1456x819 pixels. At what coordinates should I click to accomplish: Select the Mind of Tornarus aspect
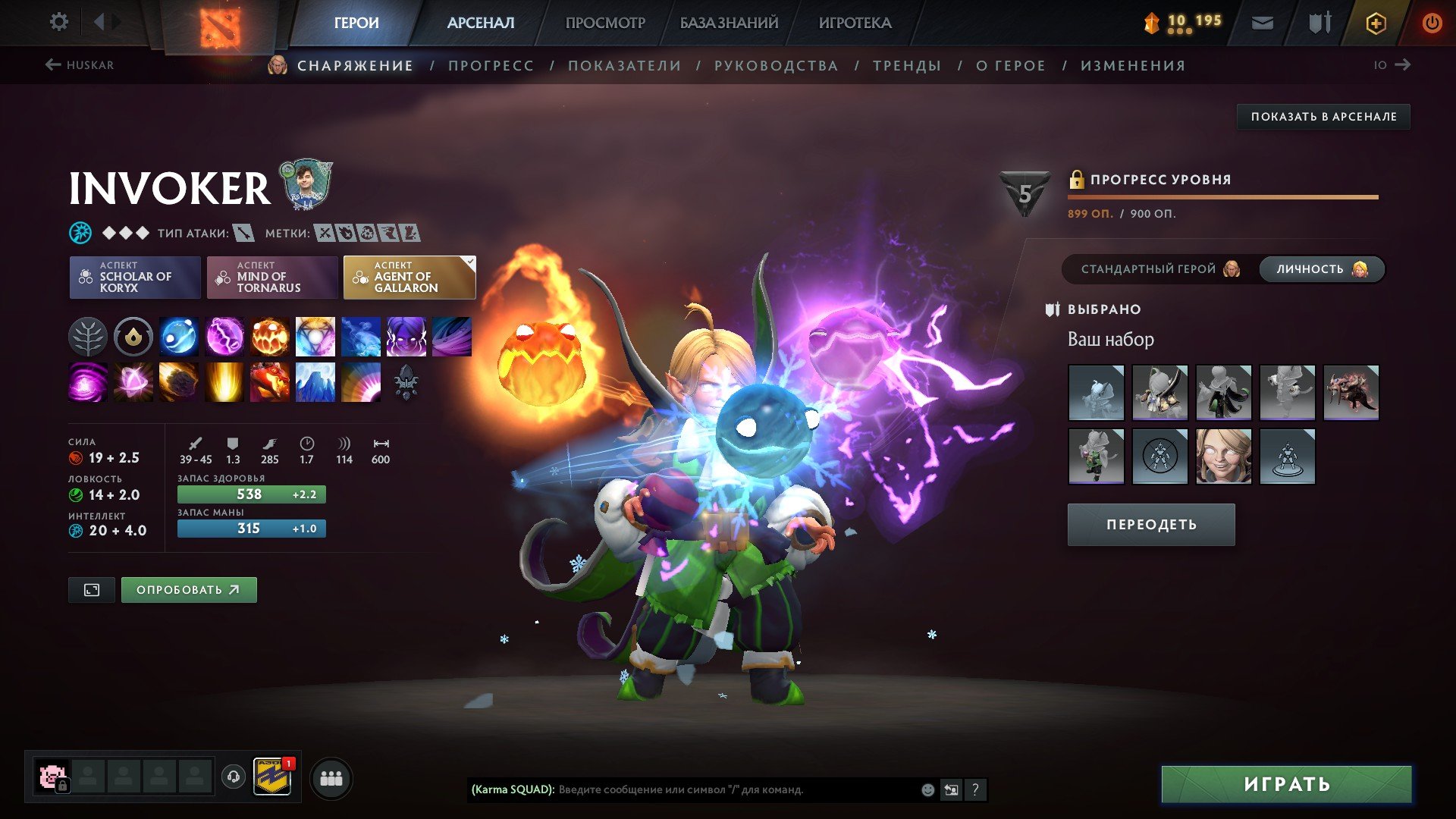point(271,277)
